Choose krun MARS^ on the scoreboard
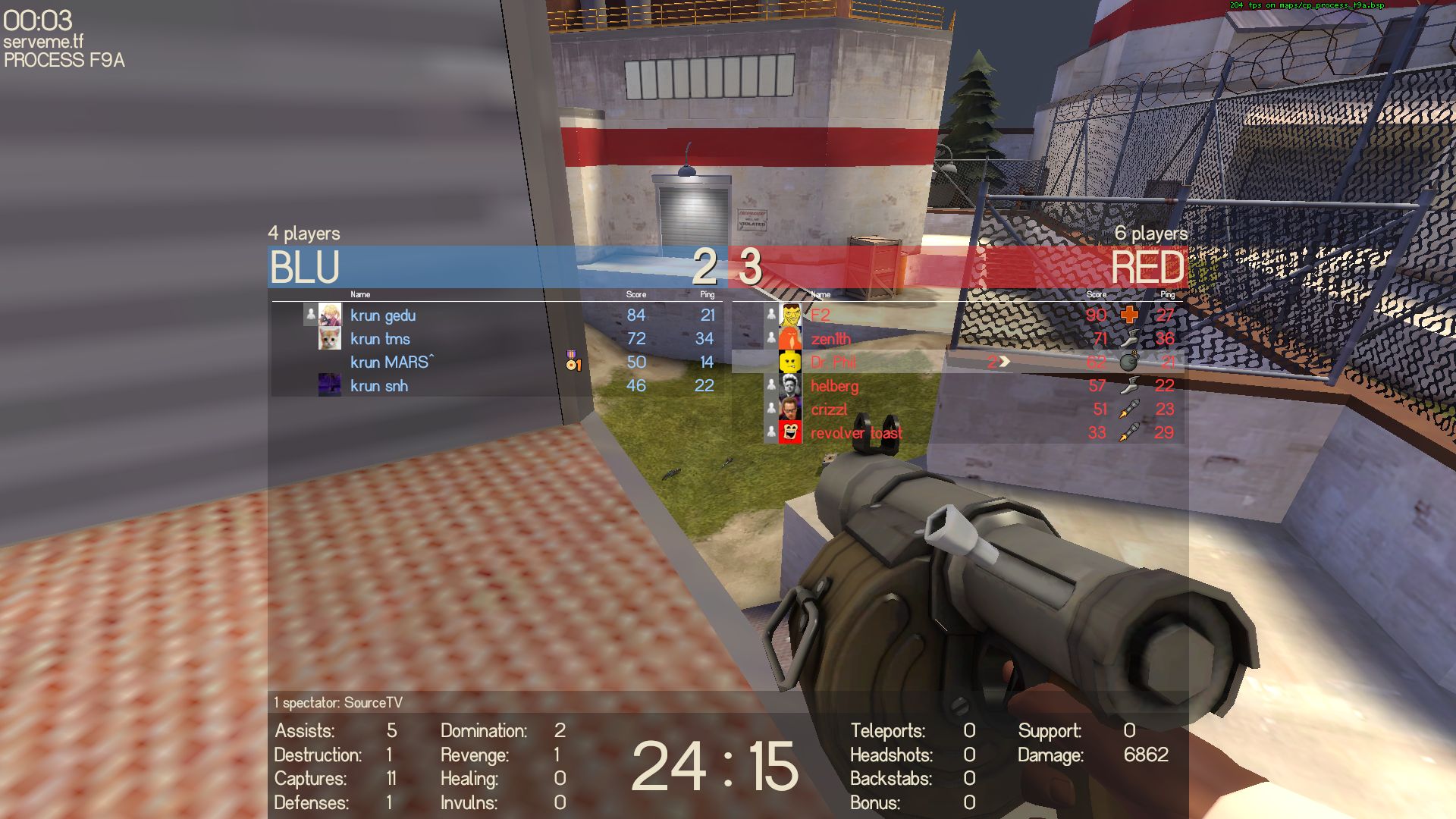The image size is (1456, 819). point(391,362)
